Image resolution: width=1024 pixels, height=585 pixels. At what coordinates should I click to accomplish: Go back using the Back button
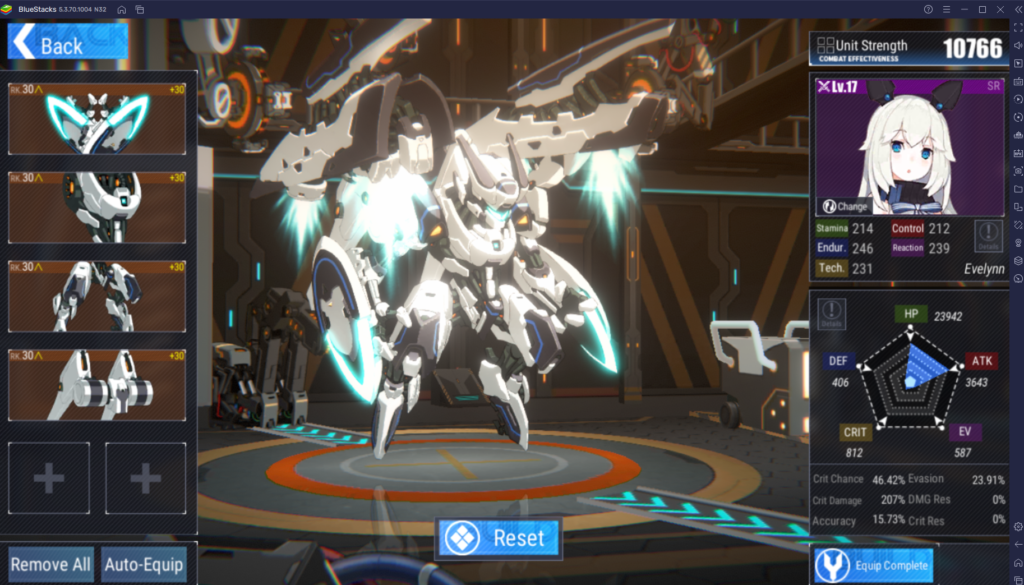47,44
